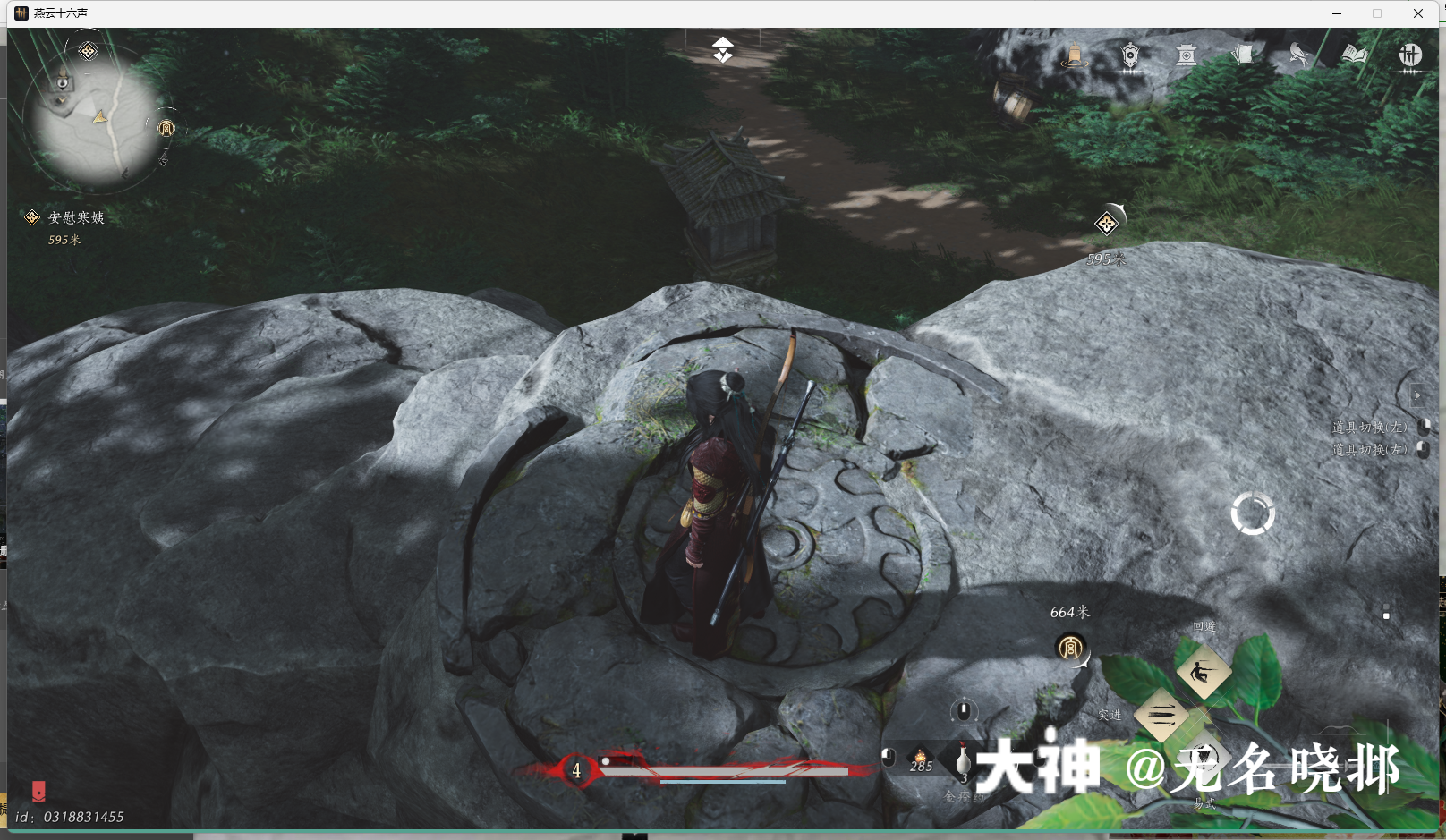
Task: Expand the chevron arrow on right screen edge
Action: [1417, 395]
